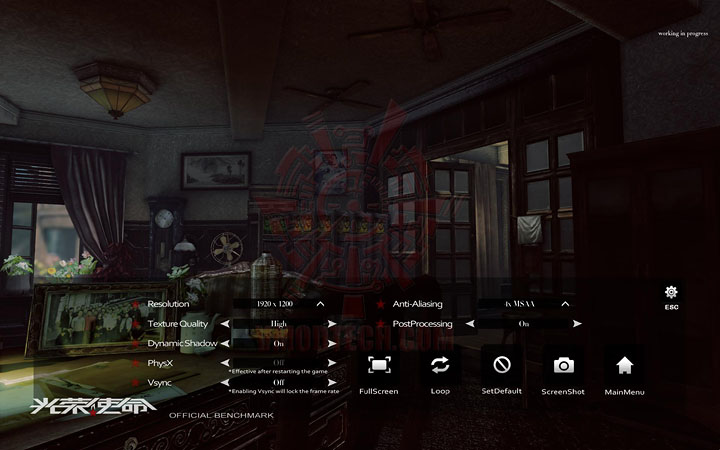Click left arrow for Vsync
720x450 pixels.
(x=225, y=382)
